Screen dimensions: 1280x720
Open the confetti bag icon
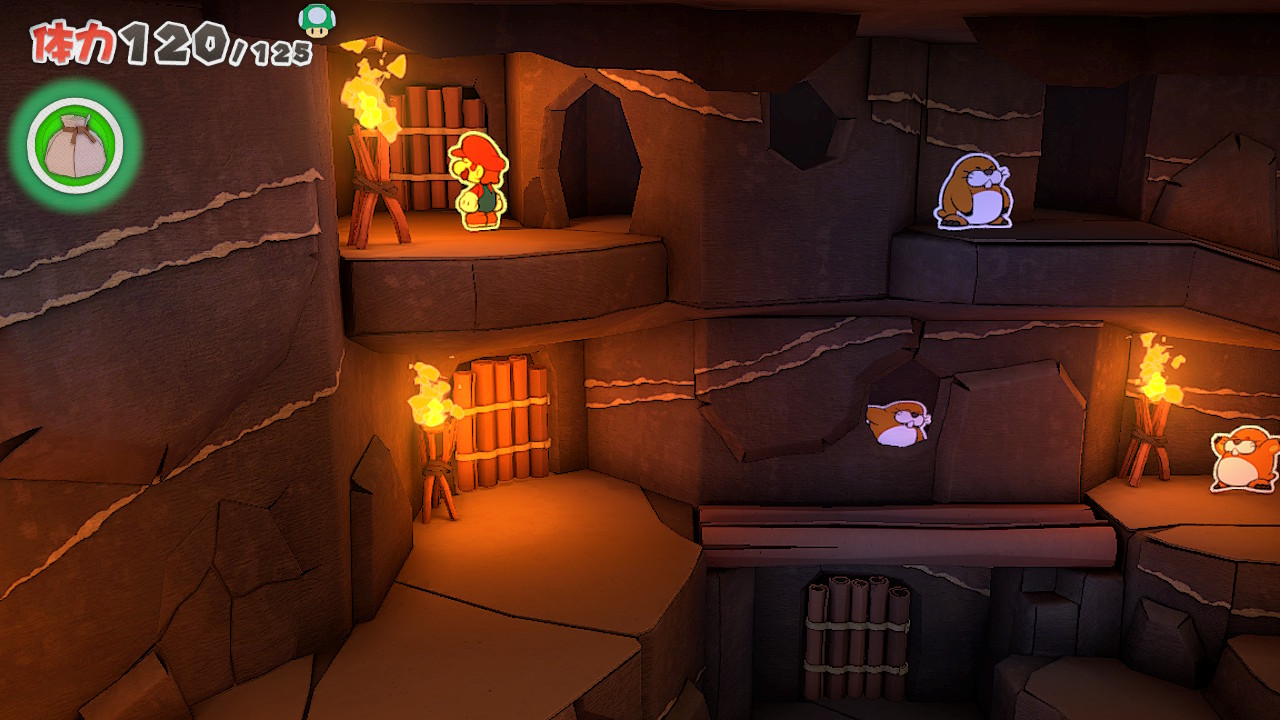tap(75, 146)
